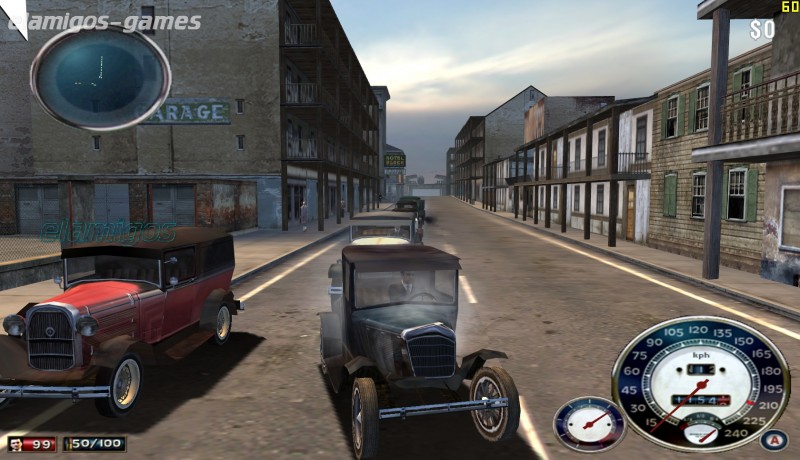
Task: Click the small tachometer gauge
Action: (589, 423)
